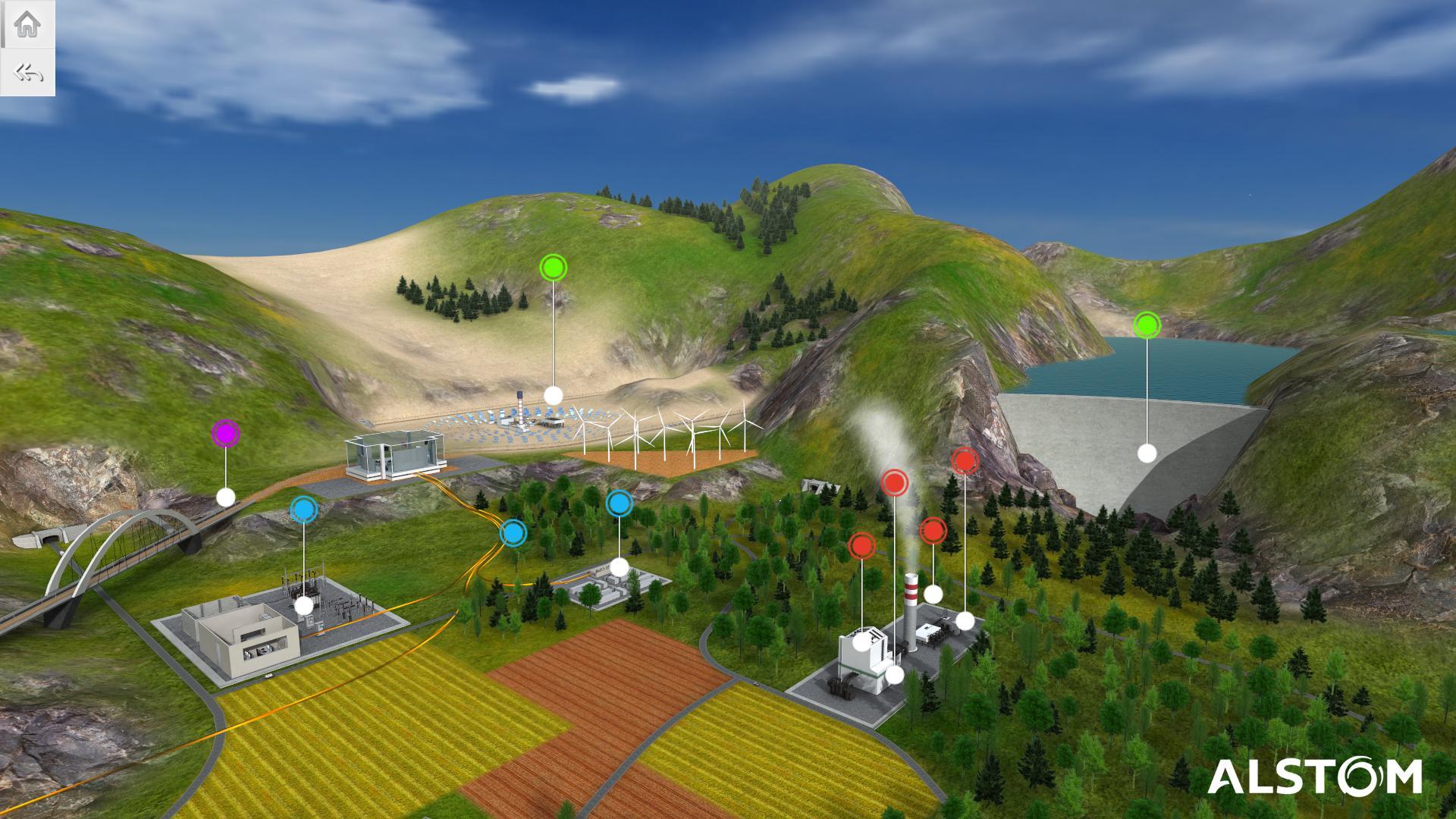Click the home icon to return home
The height and width of the screenshot is (819, 1456).
click(x=27, y=24)
